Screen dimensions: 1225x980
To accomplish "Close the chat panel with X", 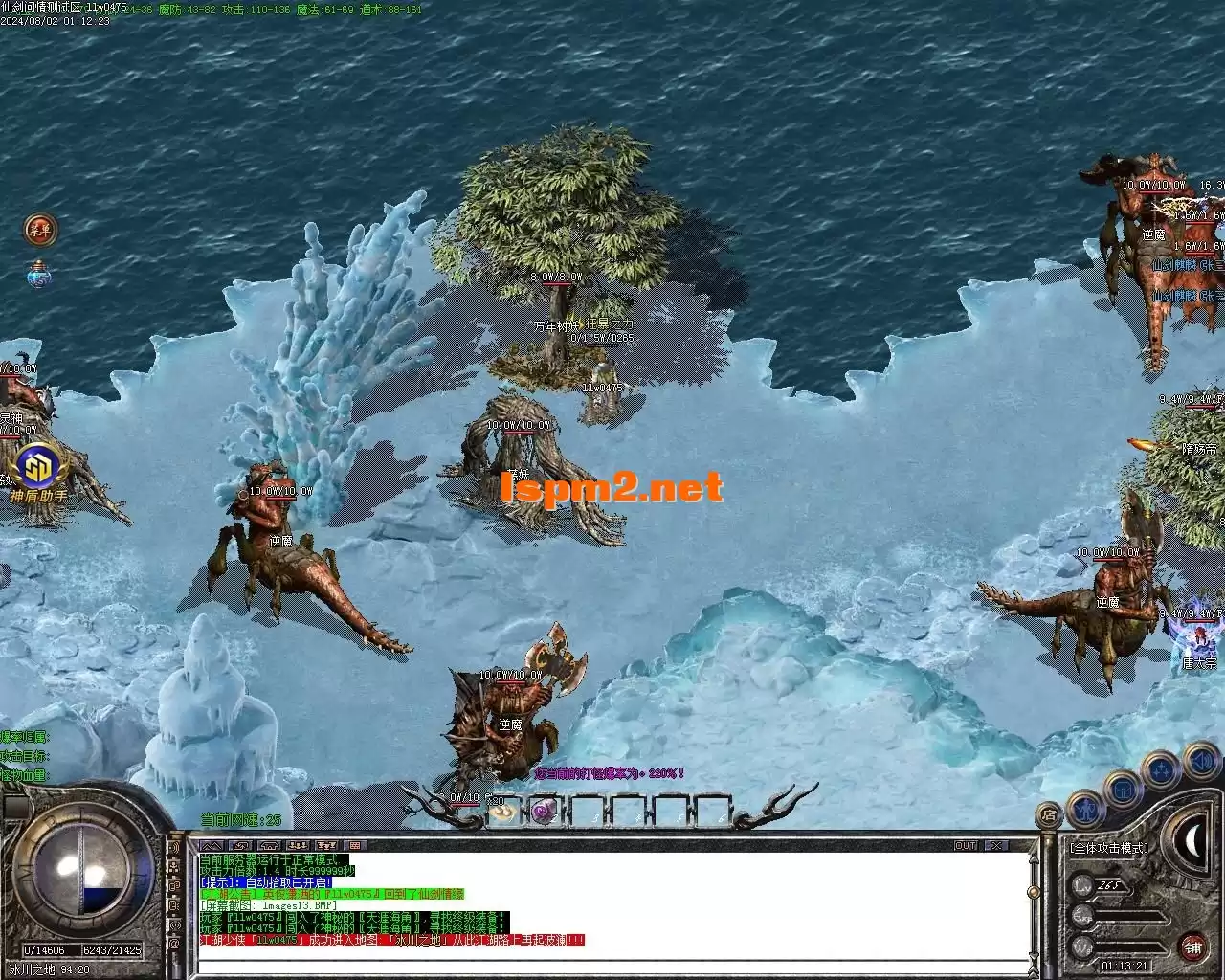I will point(996,846).
